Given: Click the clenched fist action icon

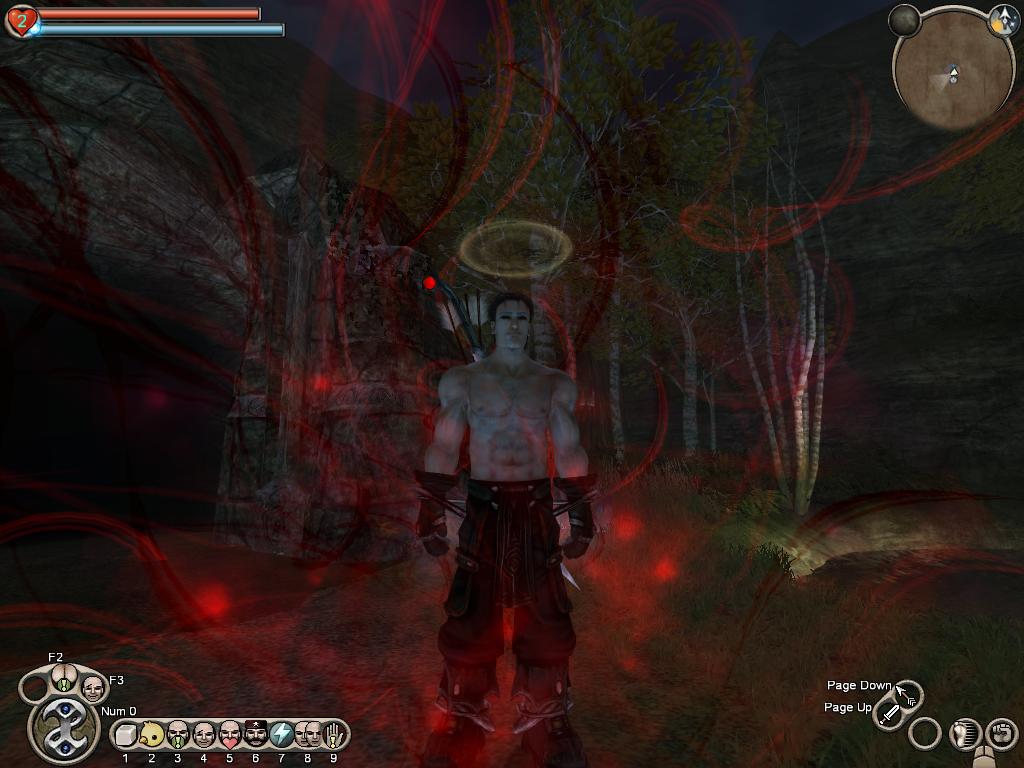Looking at the screenshot, I should 1002,733.
